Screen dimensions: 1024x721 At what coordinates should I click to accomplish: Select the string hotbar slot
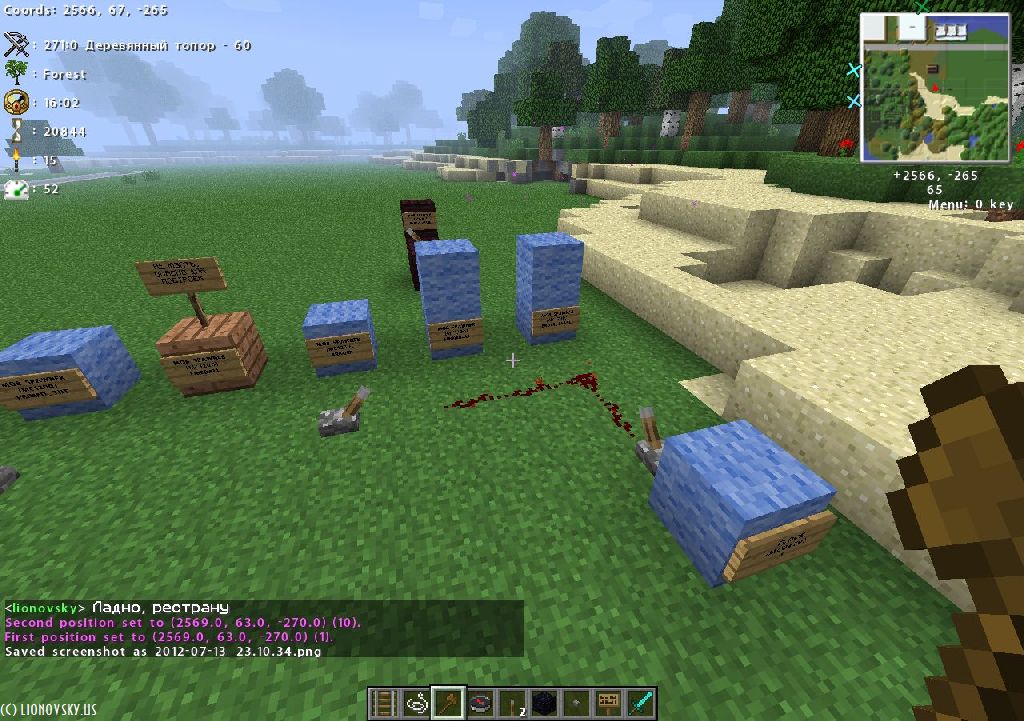click(x=417, y=703)
